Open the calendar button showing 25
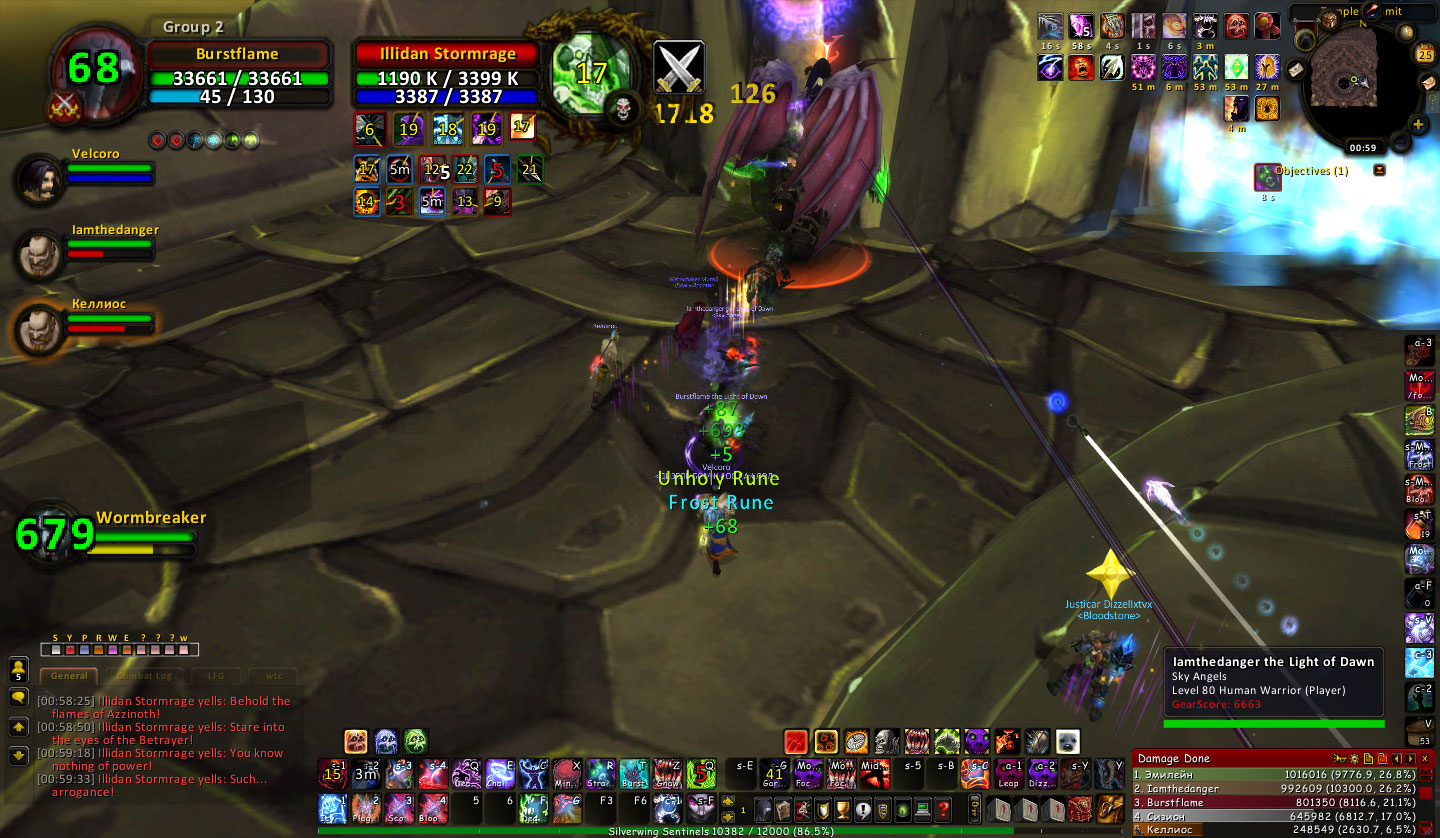The image size is (1440, 838). click(1426, 54)
